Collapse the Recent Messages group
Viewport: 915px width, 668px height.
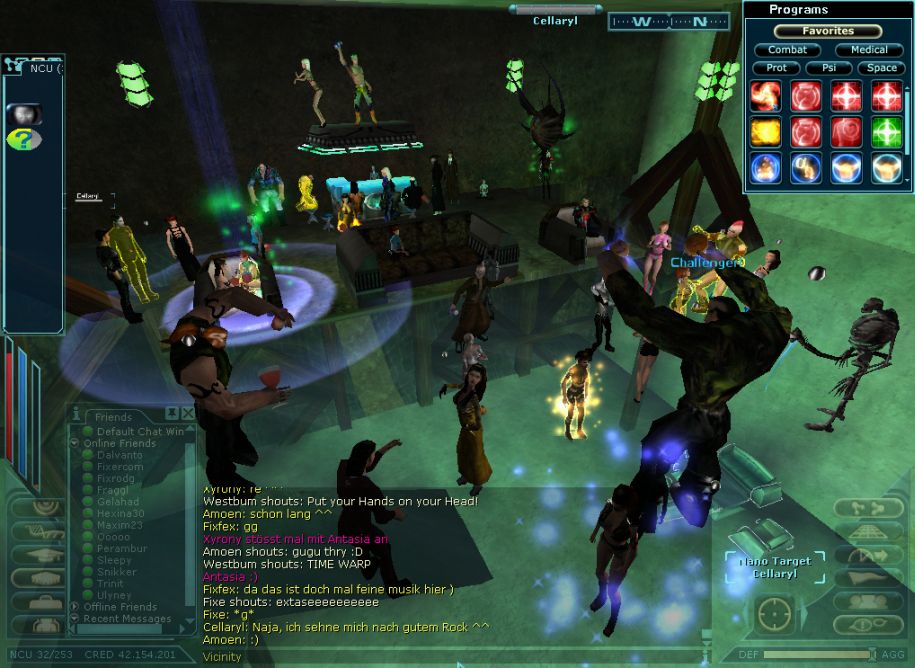coord(75,619)
